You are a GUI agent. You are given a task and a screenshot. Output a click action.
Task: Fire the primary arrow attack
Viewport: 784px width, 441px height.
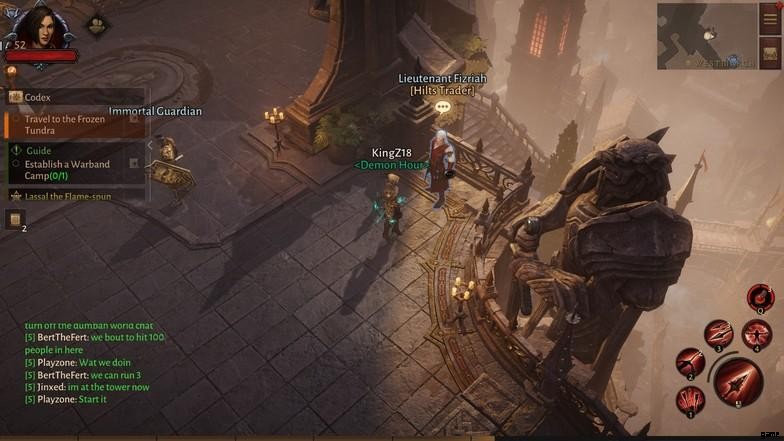[x=738, y=381]
